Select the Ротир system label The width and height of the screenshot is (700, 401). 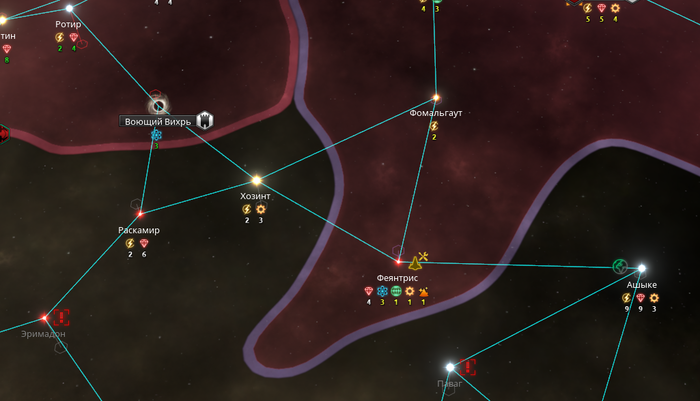pos(68,24)
